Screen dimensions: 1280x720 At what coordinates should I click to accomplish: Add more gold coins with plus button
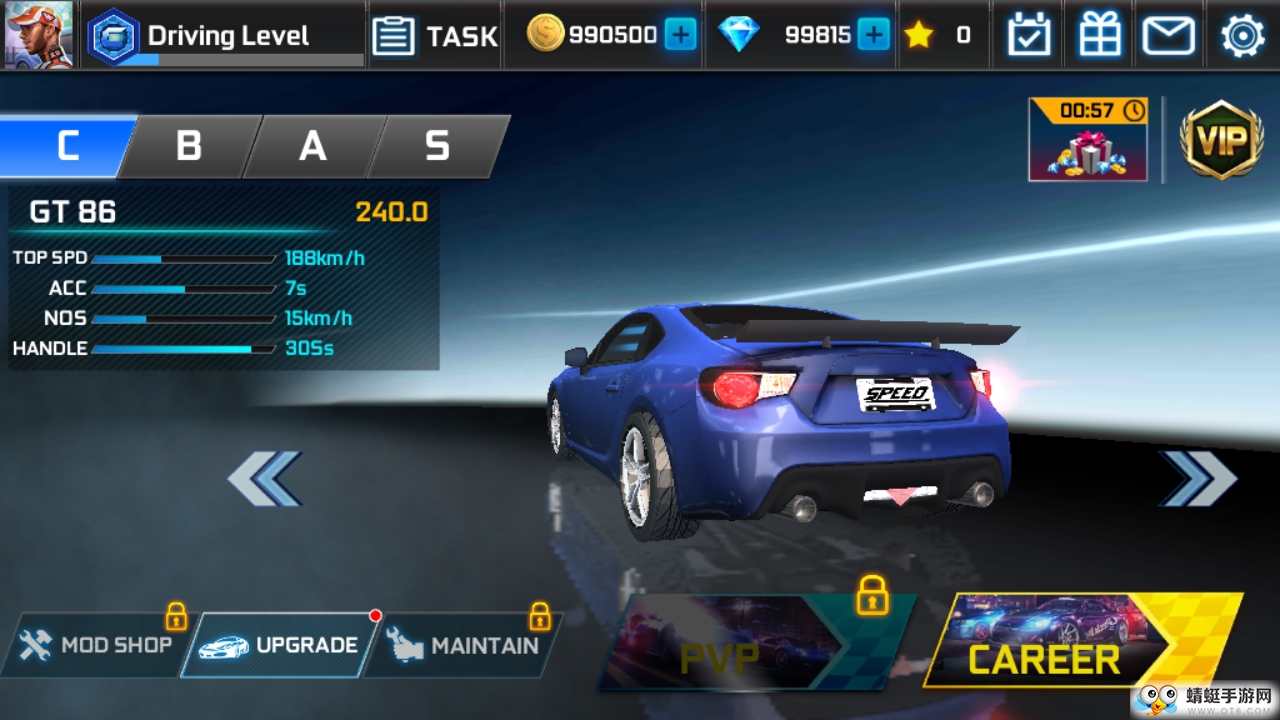pos(680,35)
